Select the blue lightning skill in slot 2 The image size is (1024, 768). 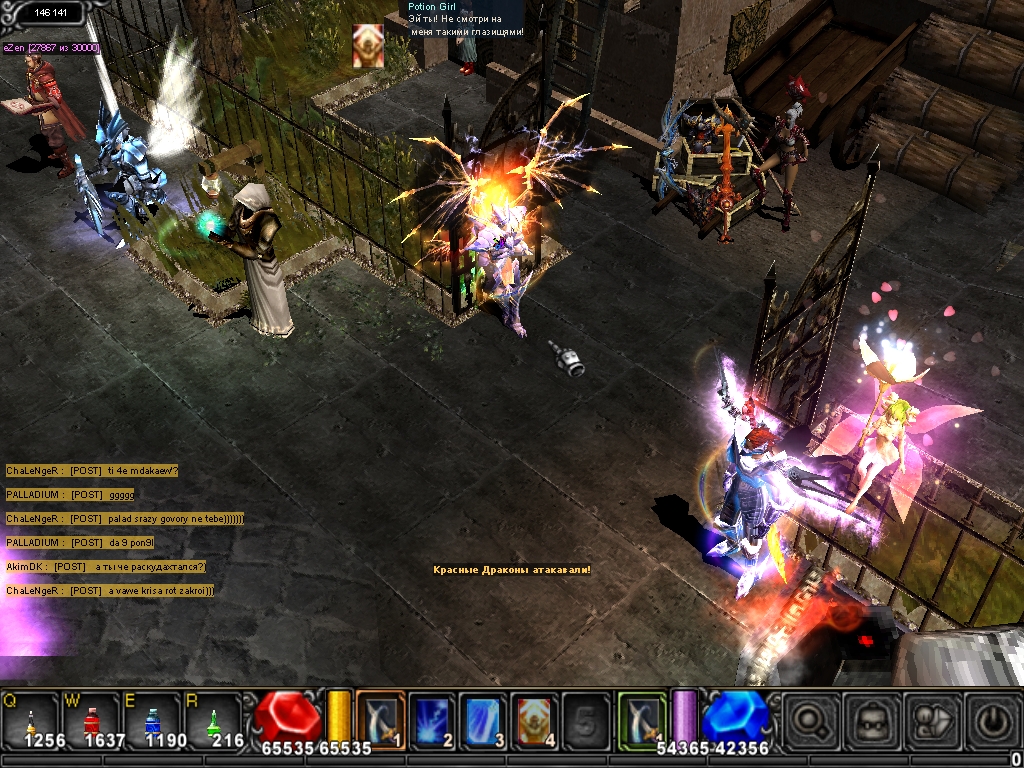[432, 720]
